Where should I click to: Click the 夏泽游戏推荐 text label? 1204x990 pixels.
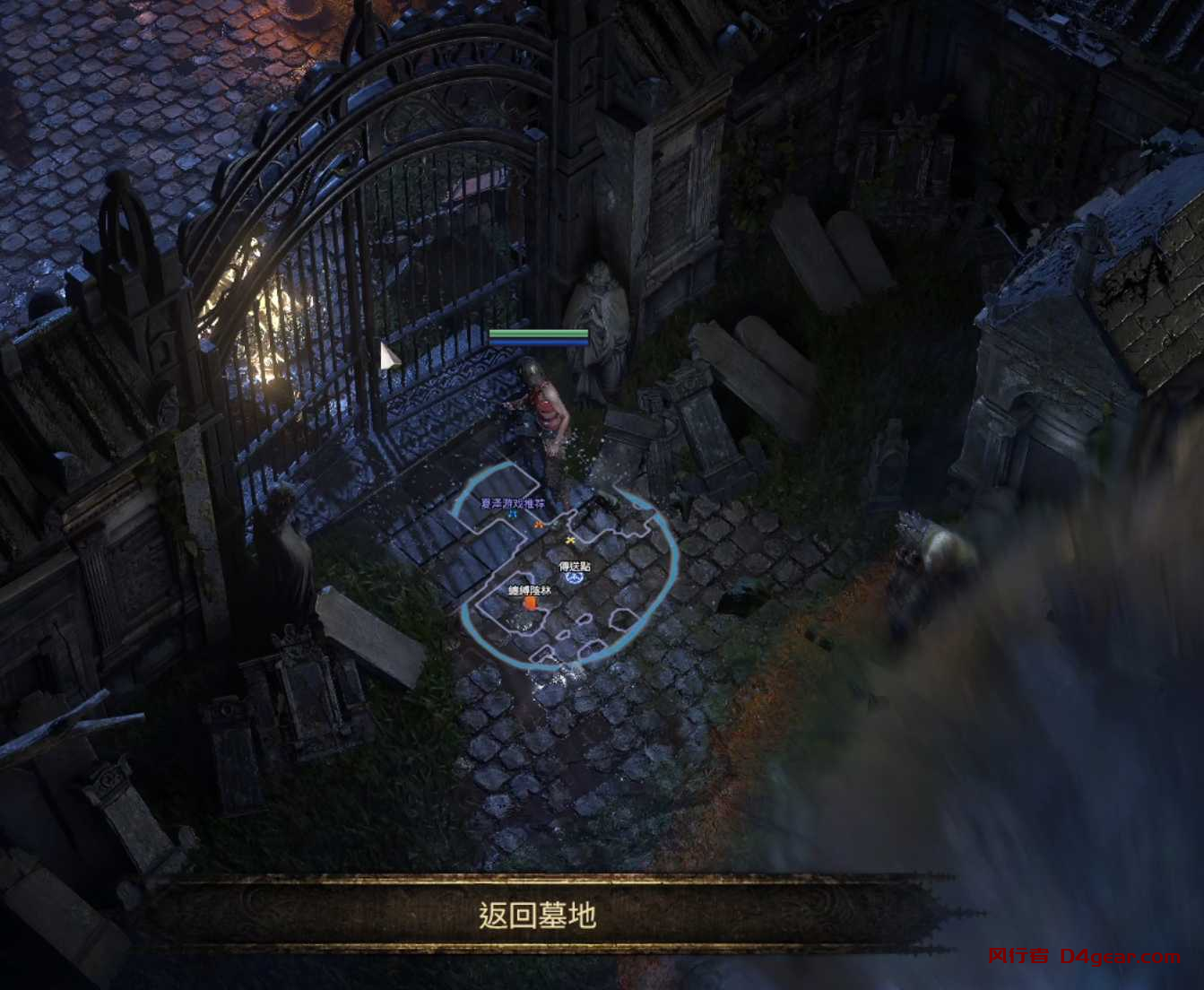(511, 504)
